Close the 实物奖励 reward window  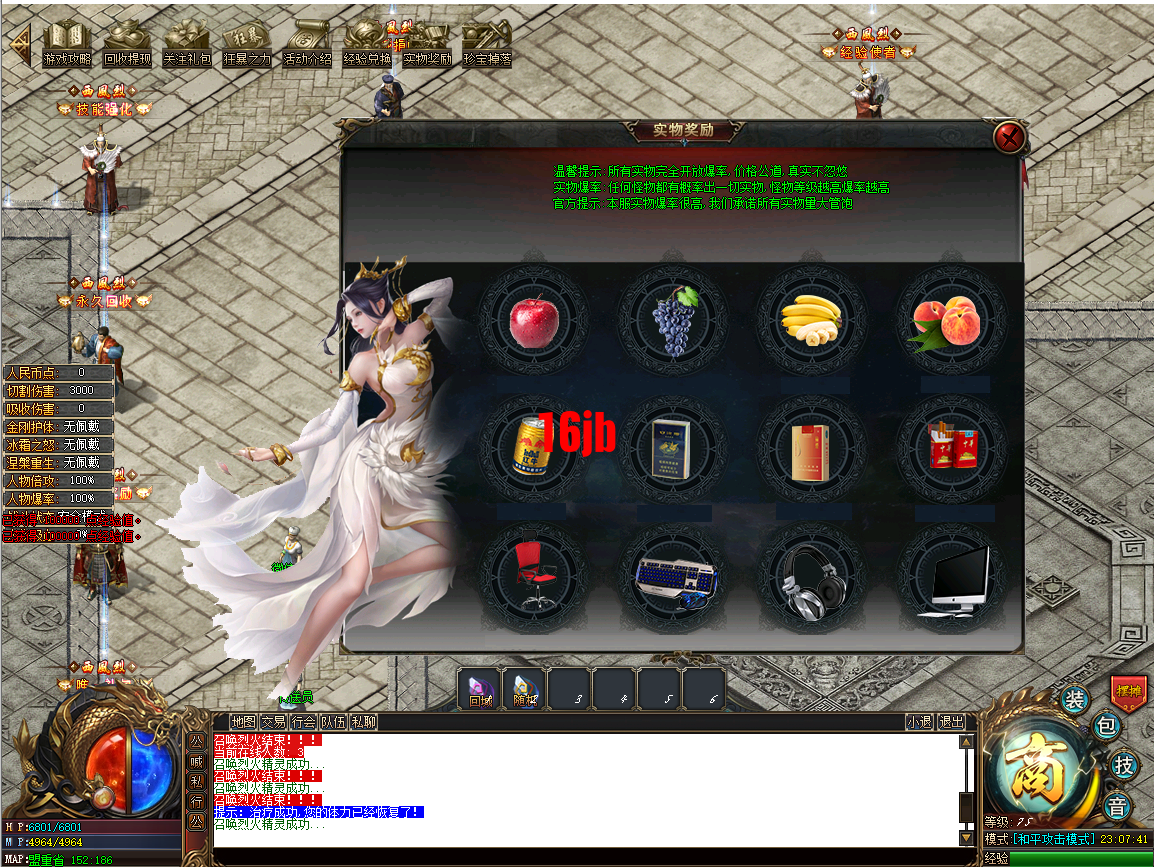click(x=1010, y=137)
